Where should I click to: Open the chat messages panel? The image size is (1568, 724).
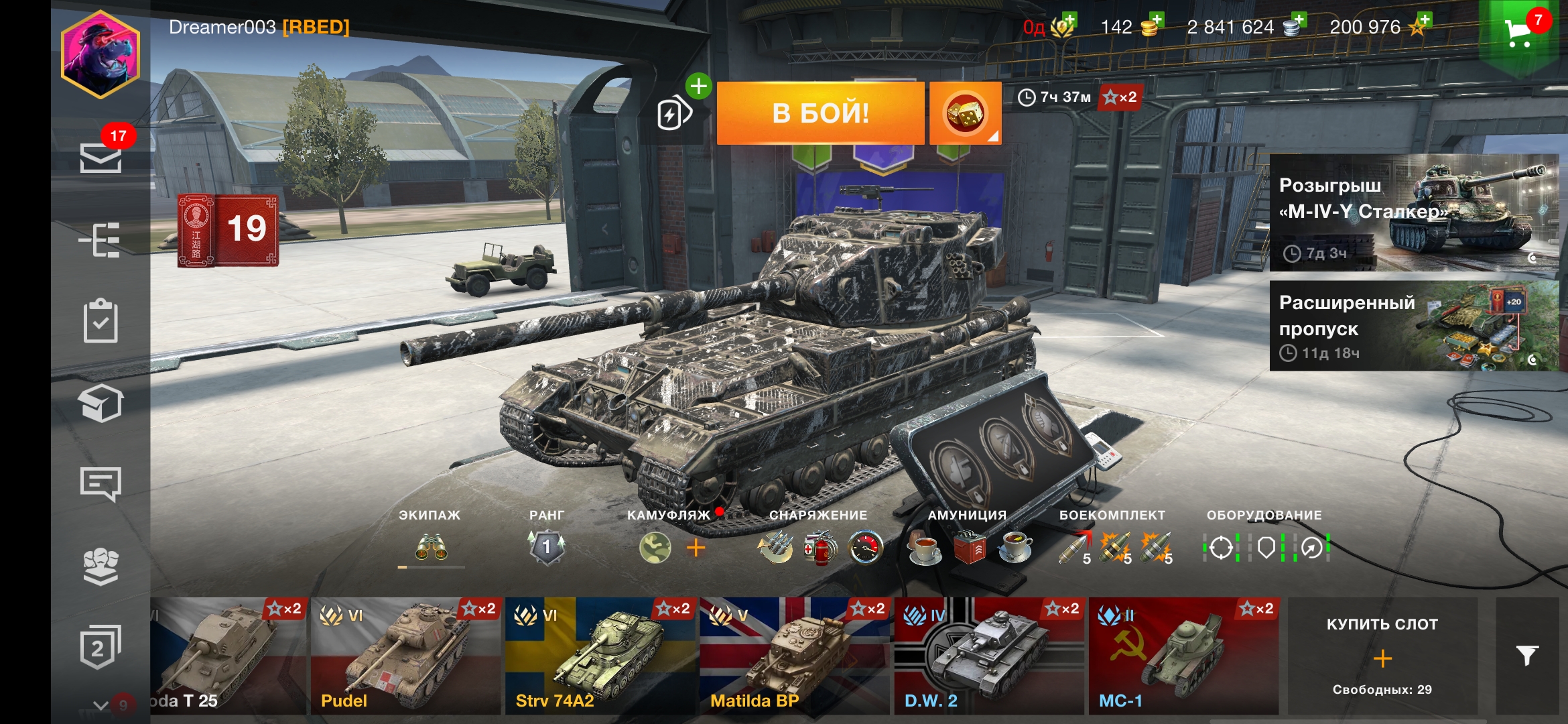(x=101, y=483)
